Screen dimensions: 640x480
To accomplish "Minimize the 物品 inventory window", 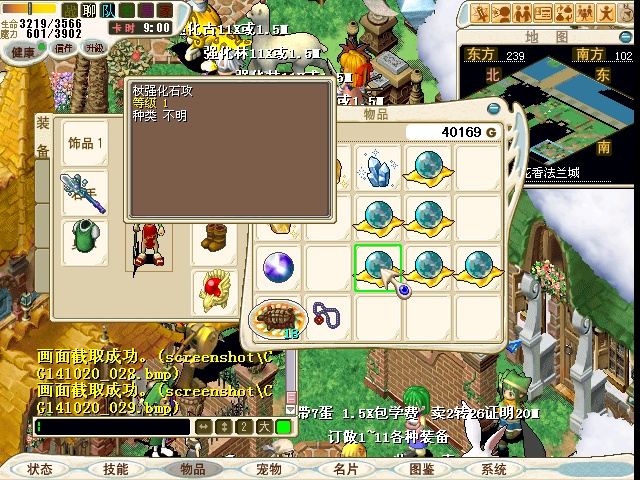I will (492, 110).
